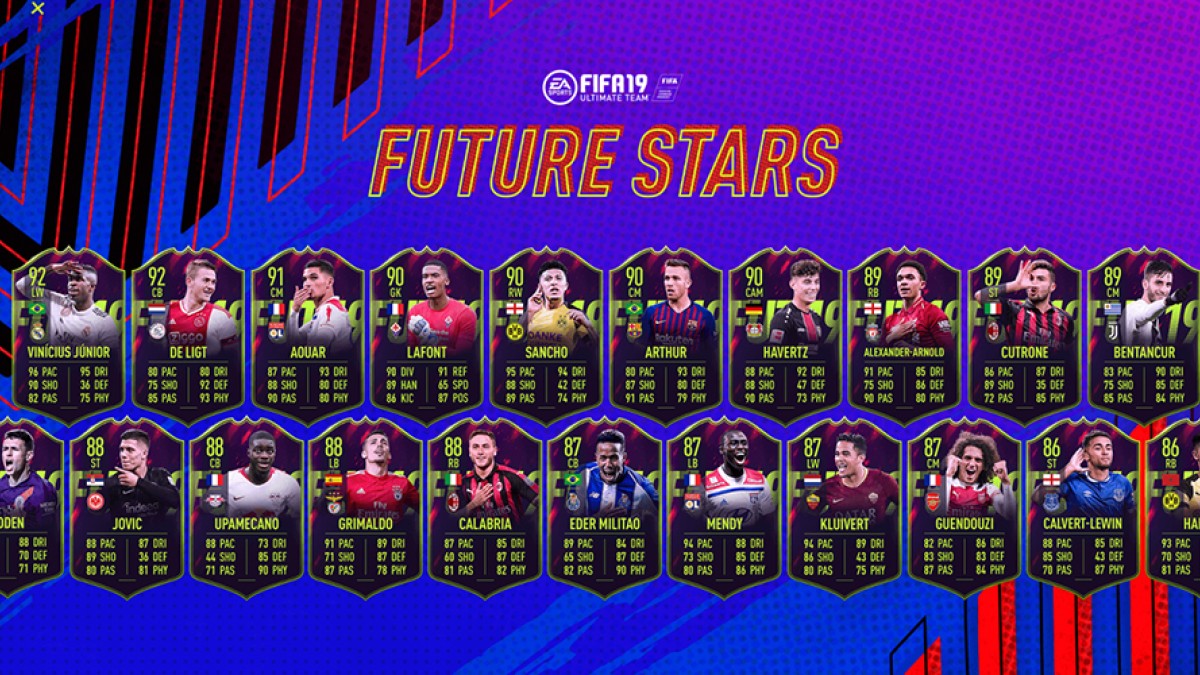Pick the Aouar player card
1200x675 pixels.
307,335
